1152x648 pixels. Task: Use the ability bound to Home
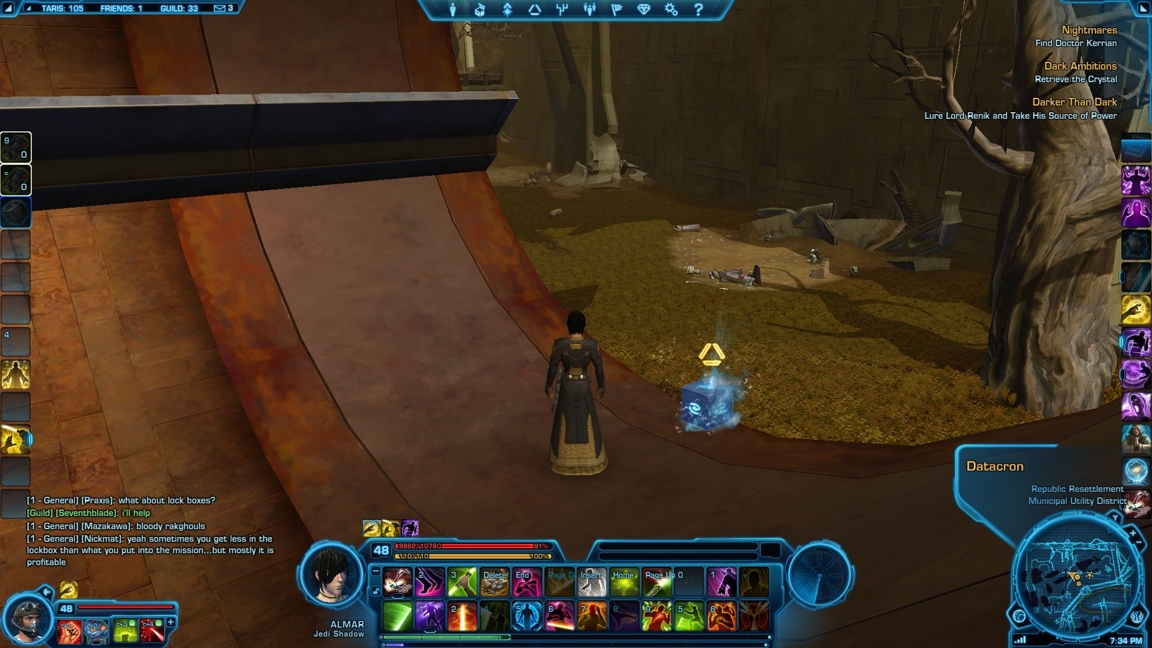624,582
